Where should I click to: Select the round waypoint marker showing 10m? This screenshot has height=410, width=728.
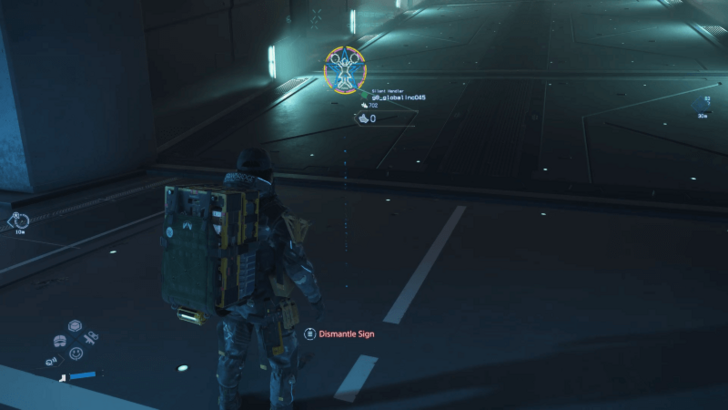pos(19,221)
